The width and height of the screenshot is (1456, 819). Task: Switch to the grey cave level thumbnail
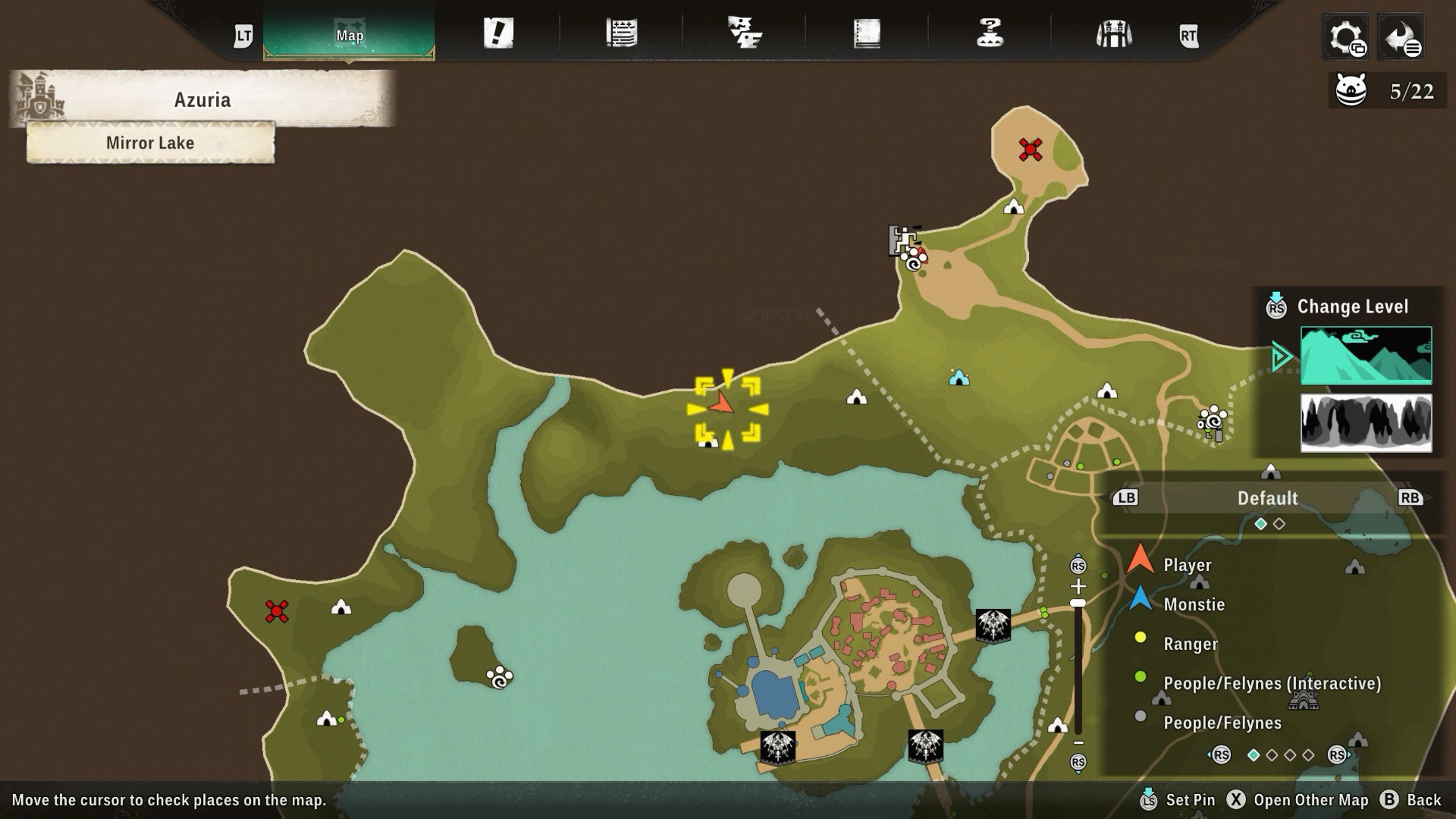pos(1366,423)
